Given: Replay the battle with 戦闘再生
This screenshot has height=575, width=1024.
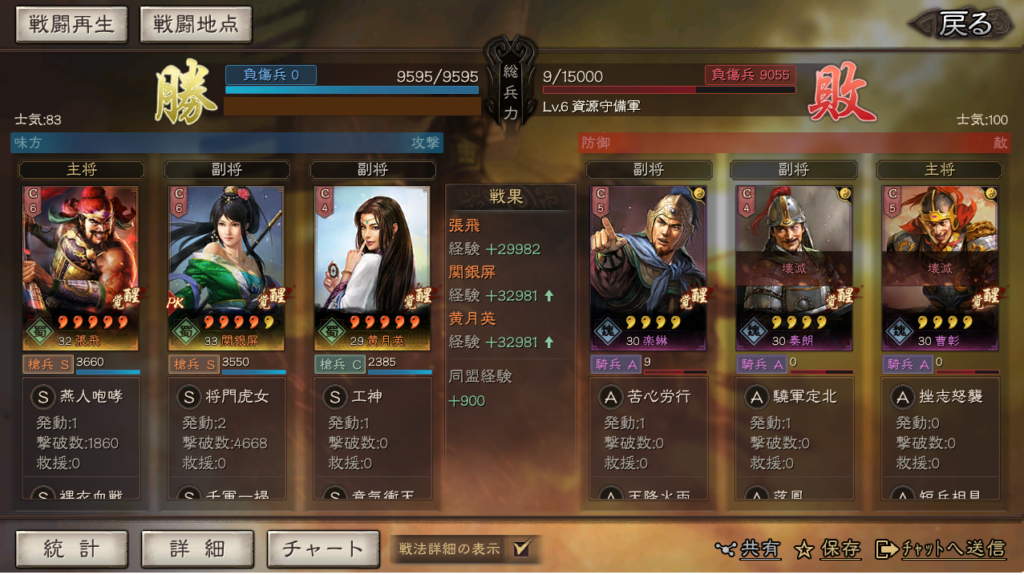Looking at the screenshot, I should (x=71, y=25).
